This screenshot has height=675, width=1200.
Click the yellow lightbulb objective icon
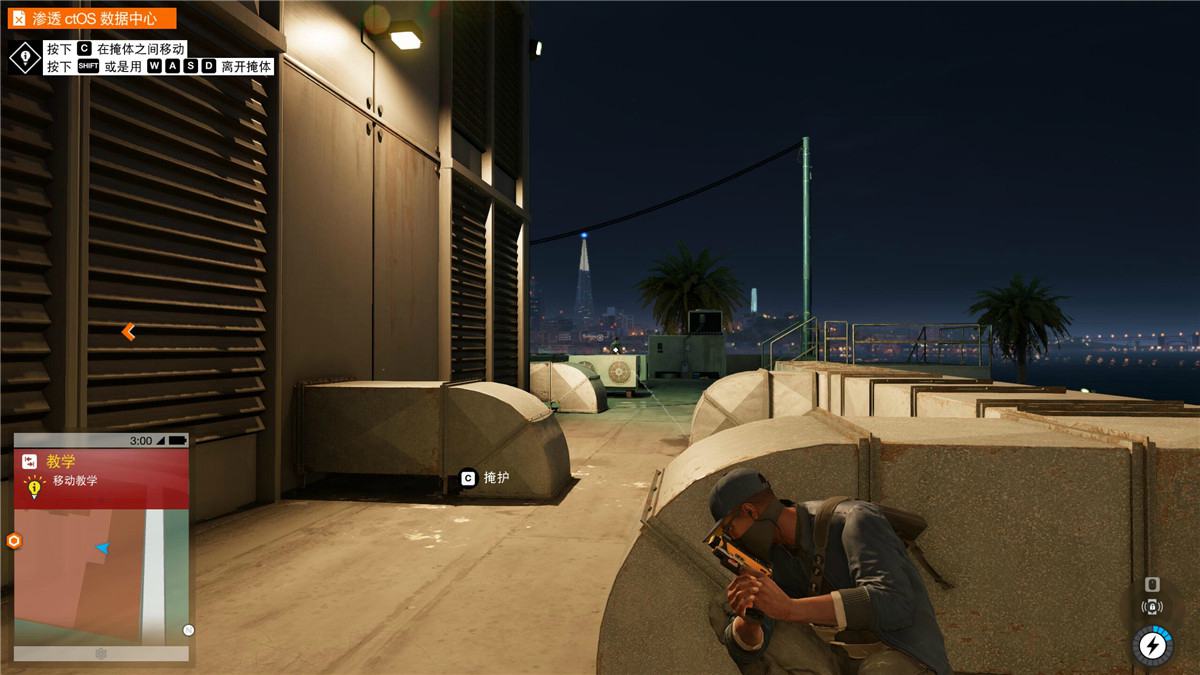[x=35, y=488]
